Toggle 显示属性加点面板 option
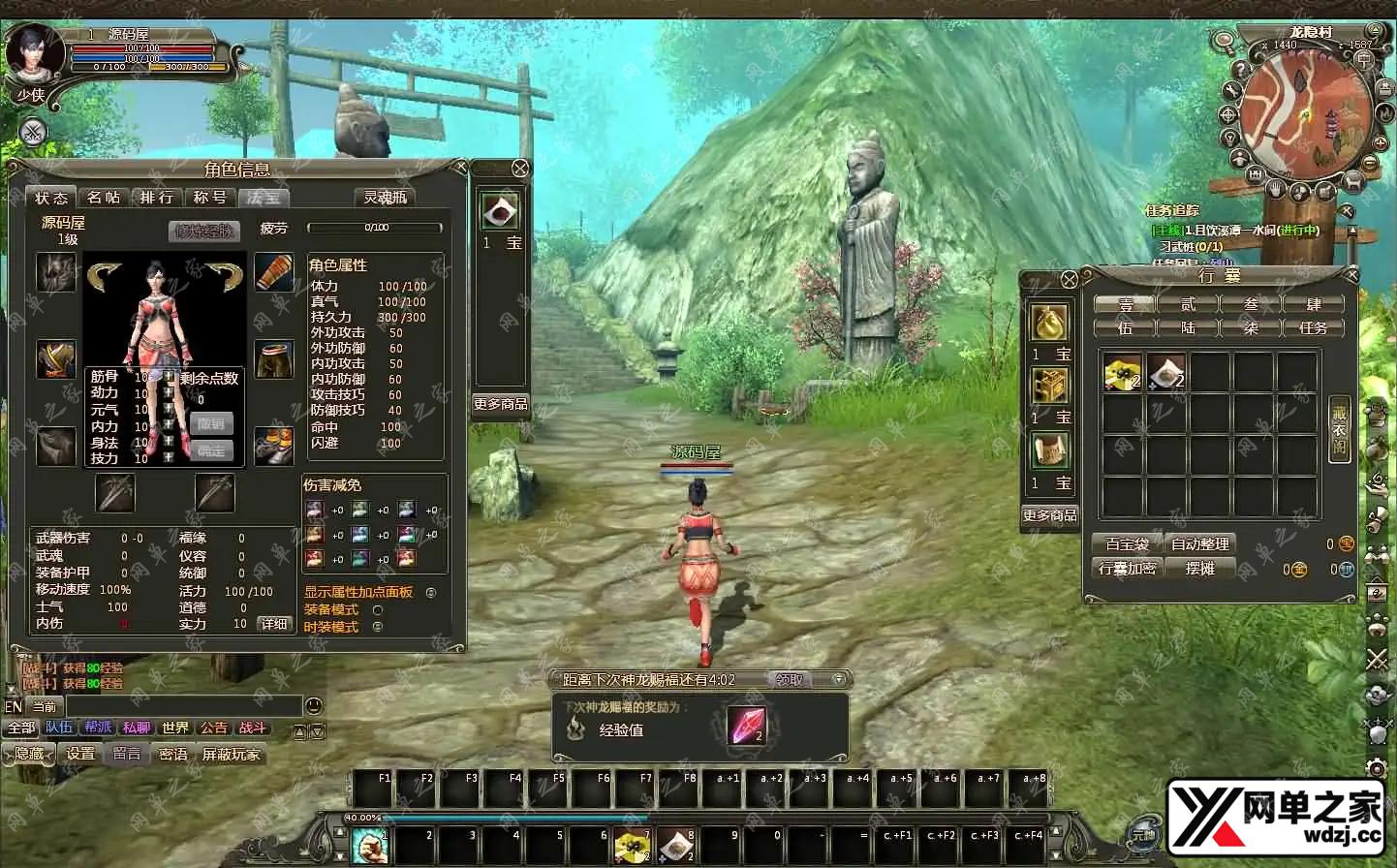Screen dimensions: 1397x868 [x=431, y=593]
